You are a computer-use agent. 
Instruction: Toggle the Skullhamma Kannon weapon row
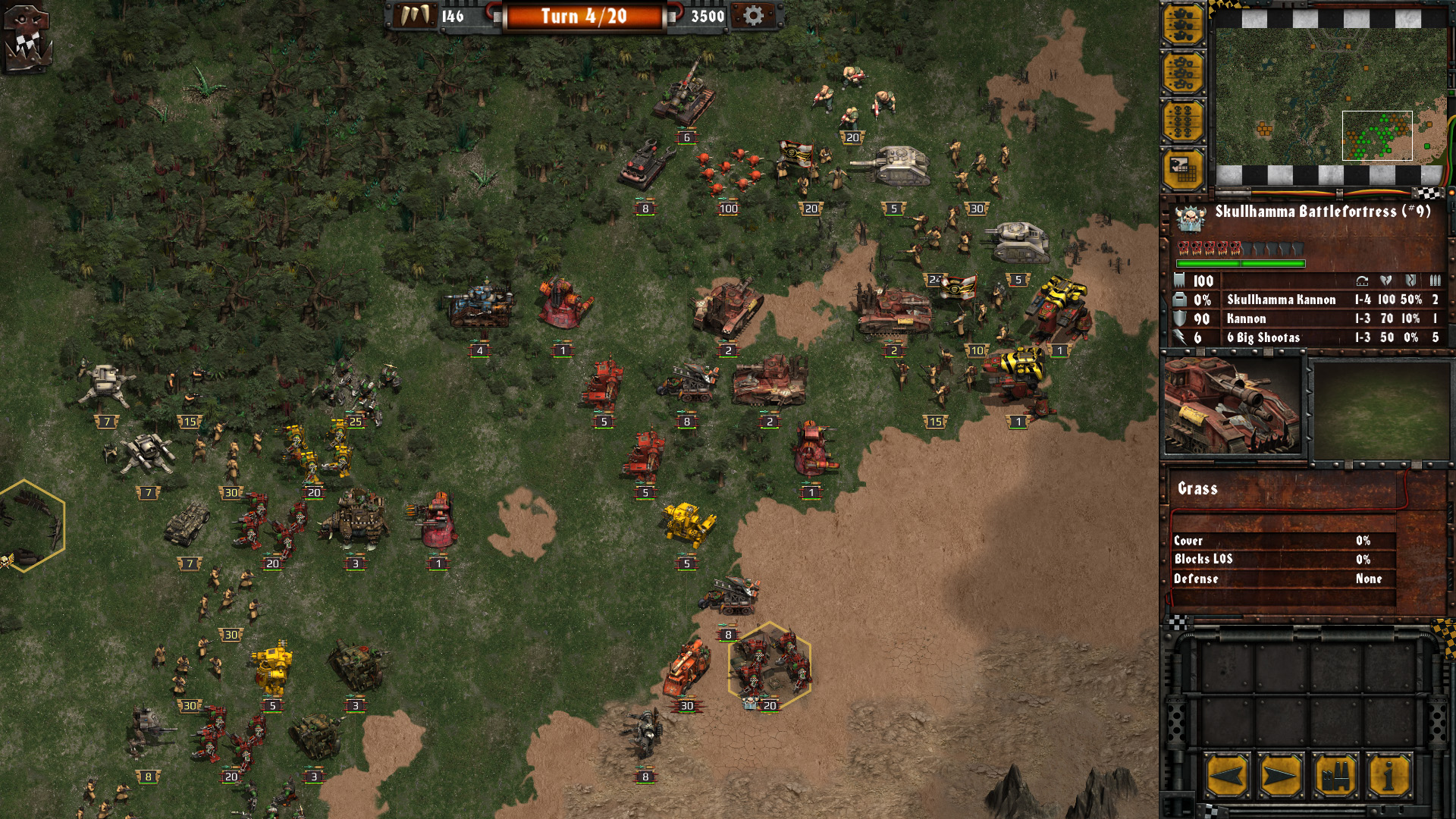pyautogui.click(x=1282, y=300)
